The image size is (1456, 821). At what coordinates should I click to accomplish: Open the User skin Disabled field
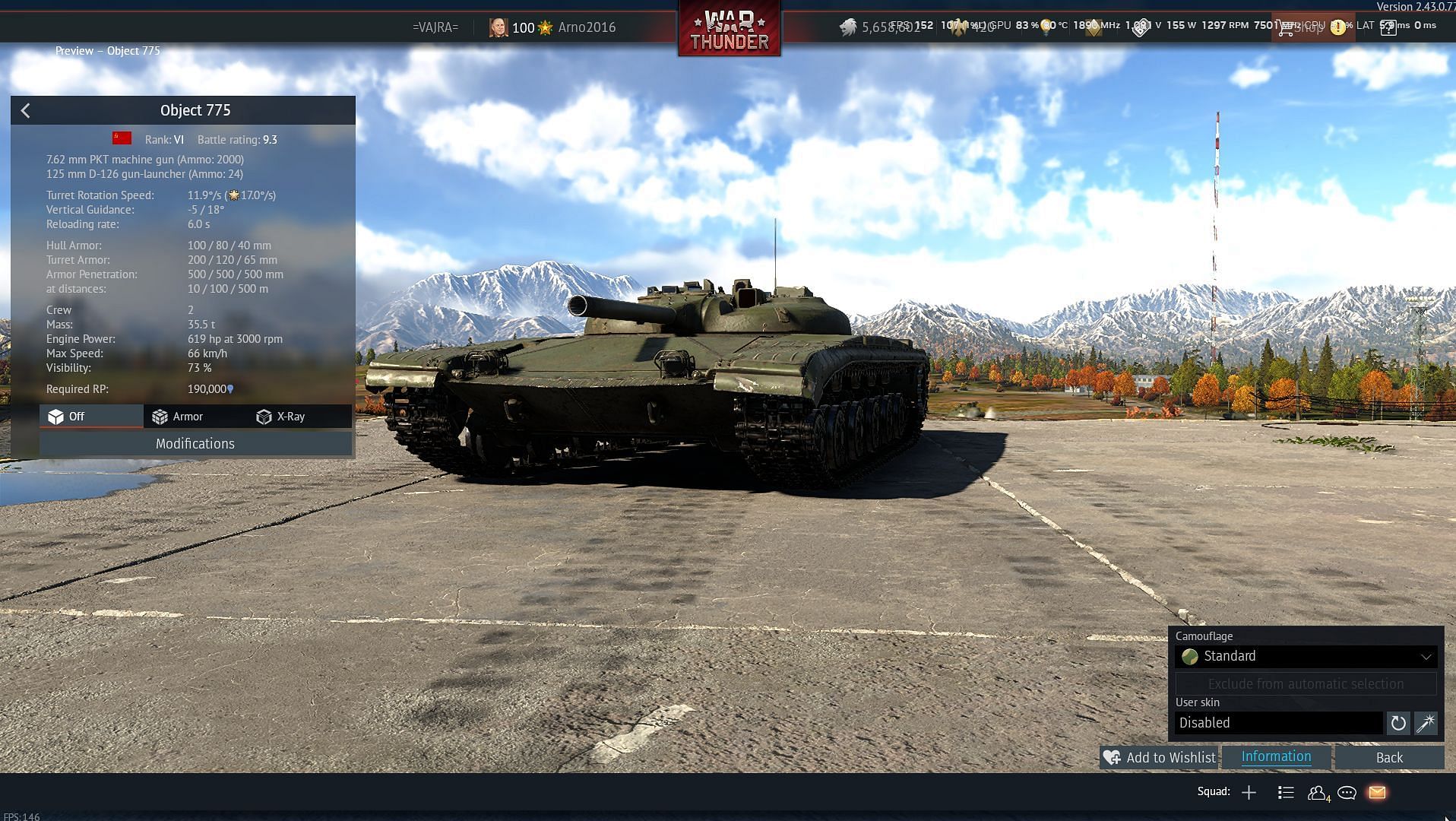tap(1279, 723)
